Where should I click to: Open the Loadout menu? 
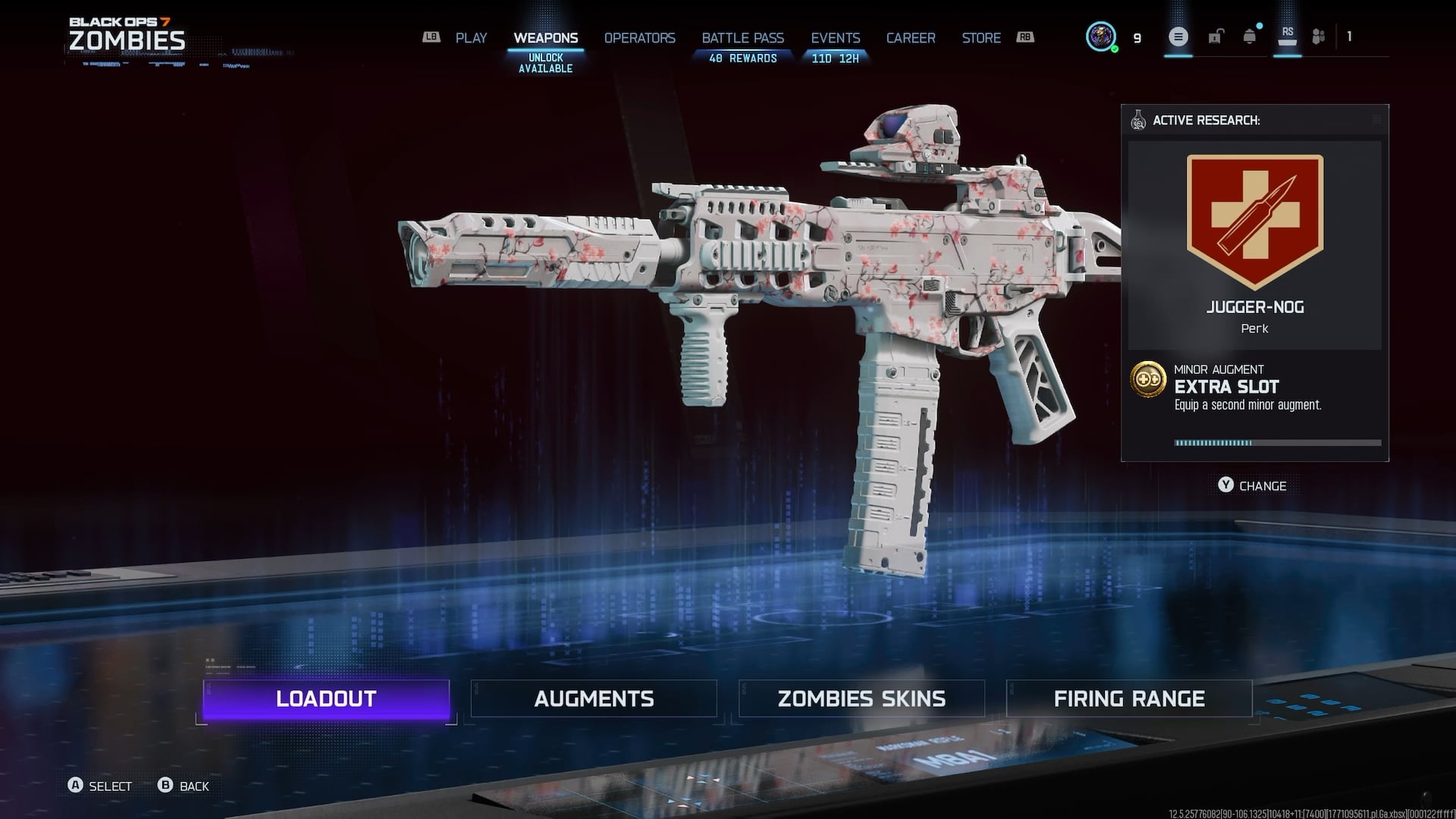pos(326,698)
